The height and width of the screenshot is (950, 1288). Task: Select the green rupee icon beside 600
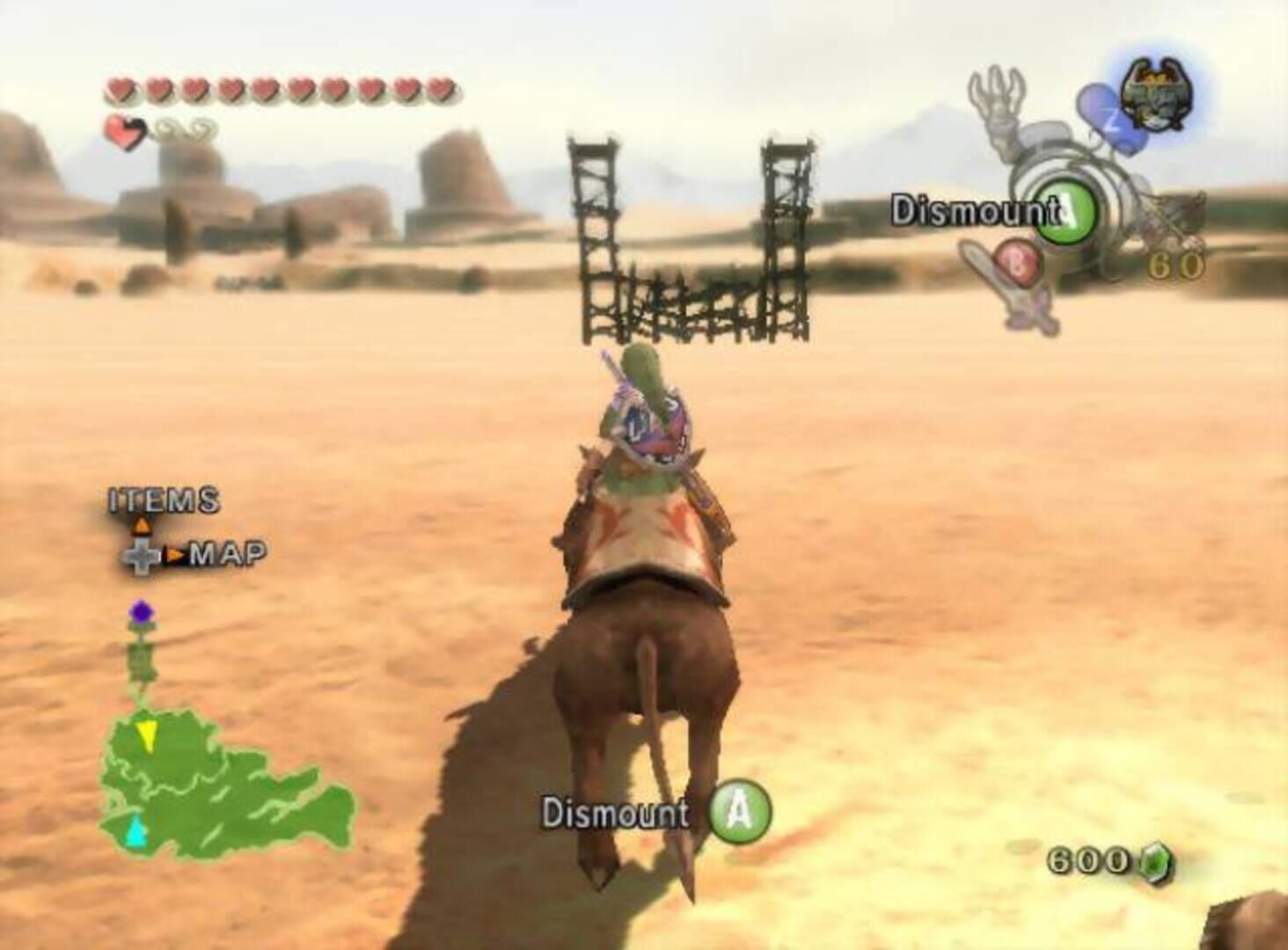1154,859
